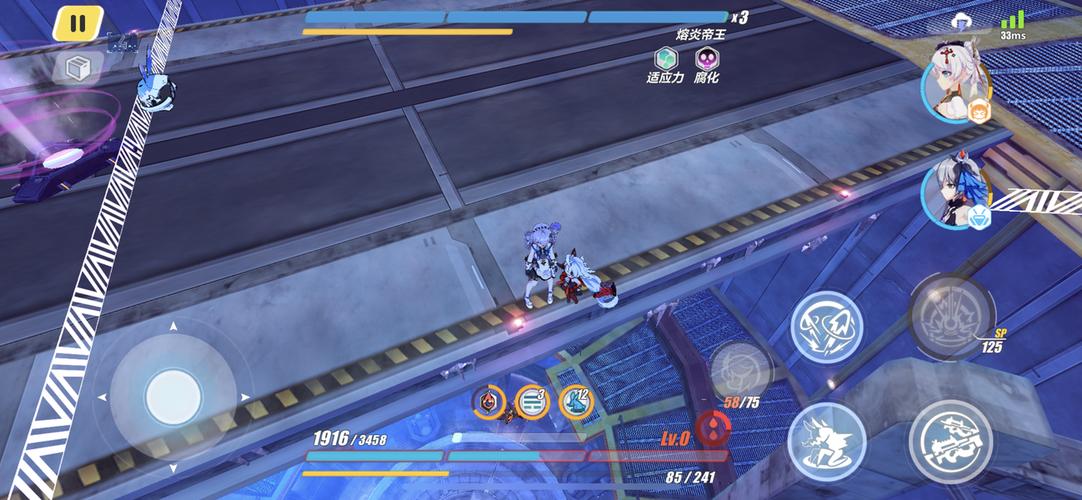The width and height of the screenshot is (1082, 500).
Task: Select the buff icon with 3 stacks
Action: pos(532,402)
